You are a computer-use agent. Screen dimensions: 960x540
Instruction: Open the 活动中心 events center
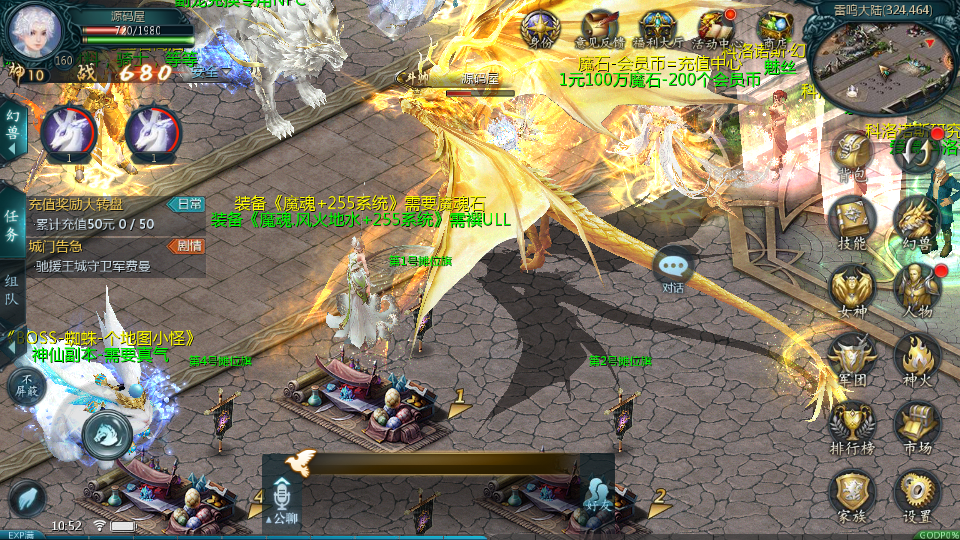716,29
